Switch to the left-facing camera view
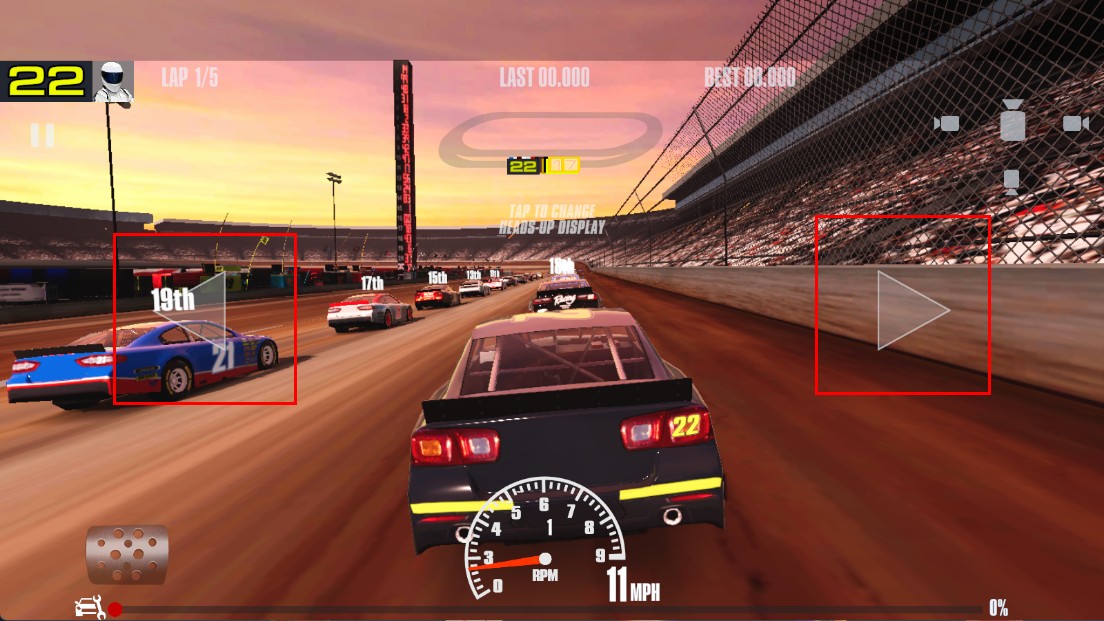 pos(946,123)
